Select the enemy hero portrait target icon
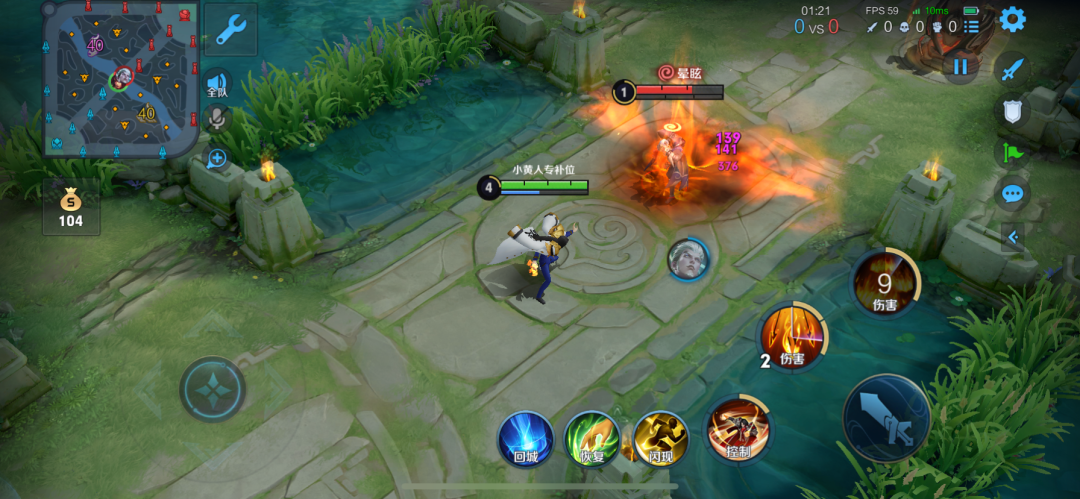This screenshot has height=499, width=1080. [688, 259]
